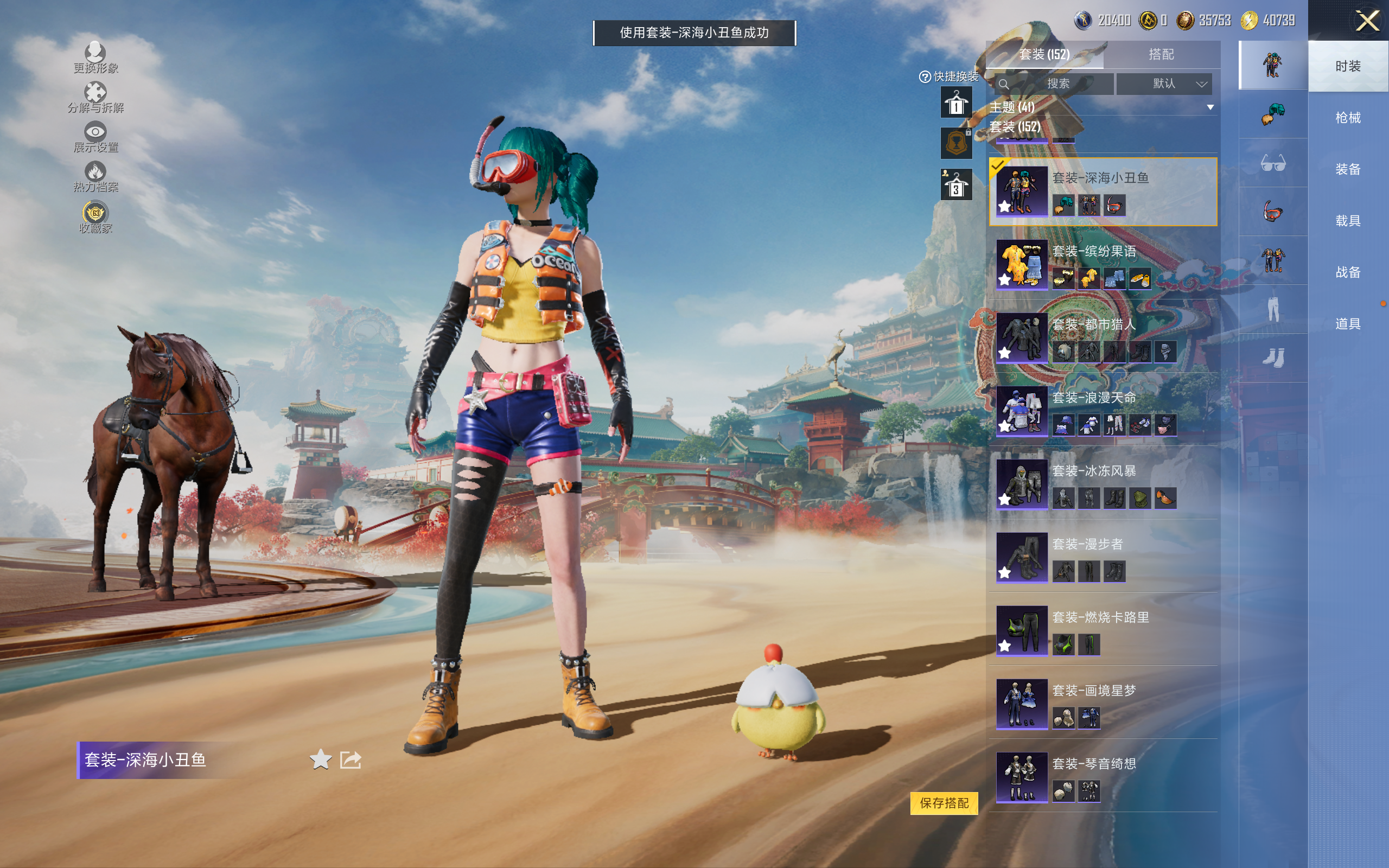The height and width of the screenshot is (868, 1389).
Task: Go to the 战备 section
Action: (x=1347, y=272)
